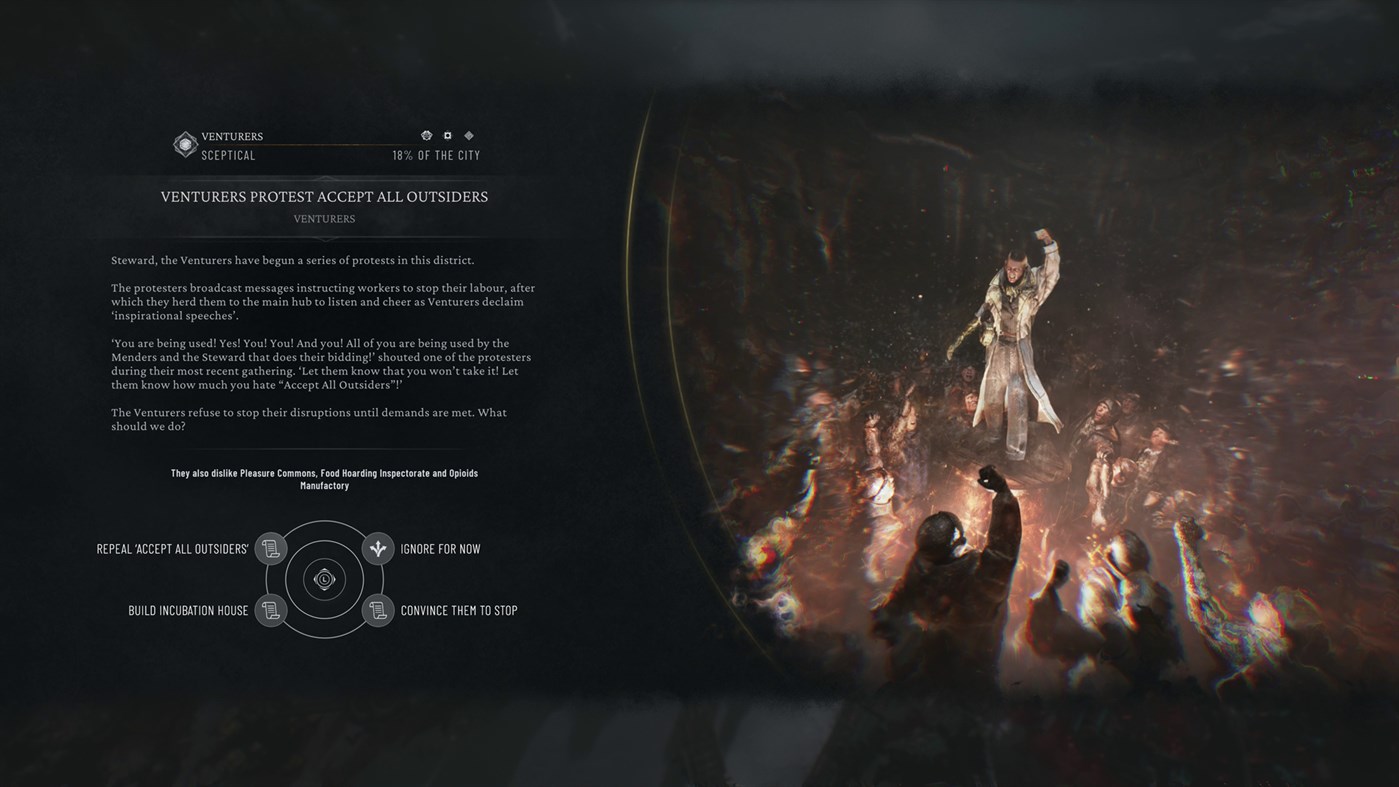Select the scroll icon beside Repeal 'Accept All Outsiders'

point(270,548)
